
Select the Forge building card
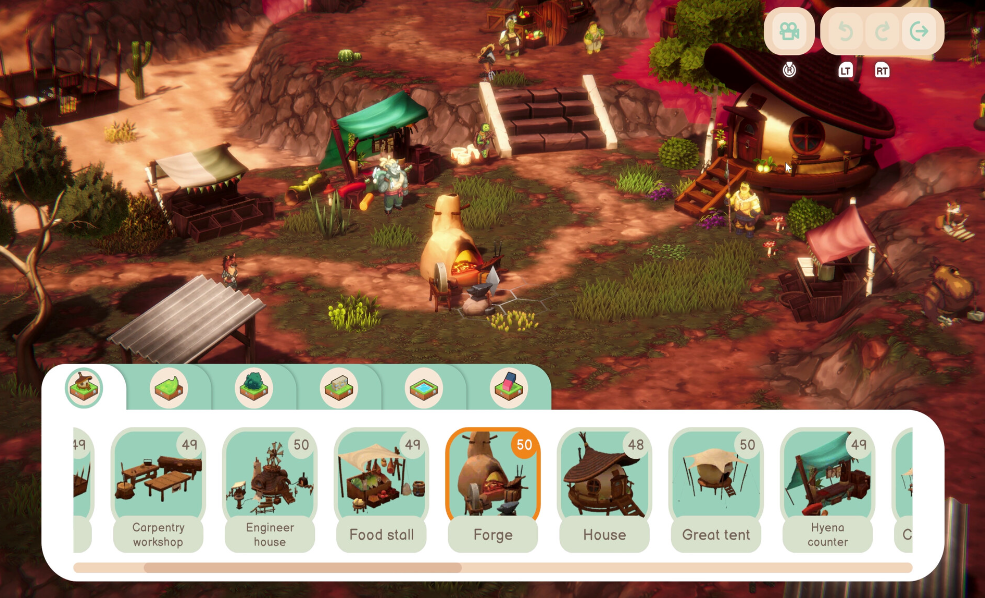pyautogui.click(x=493, y=489)
